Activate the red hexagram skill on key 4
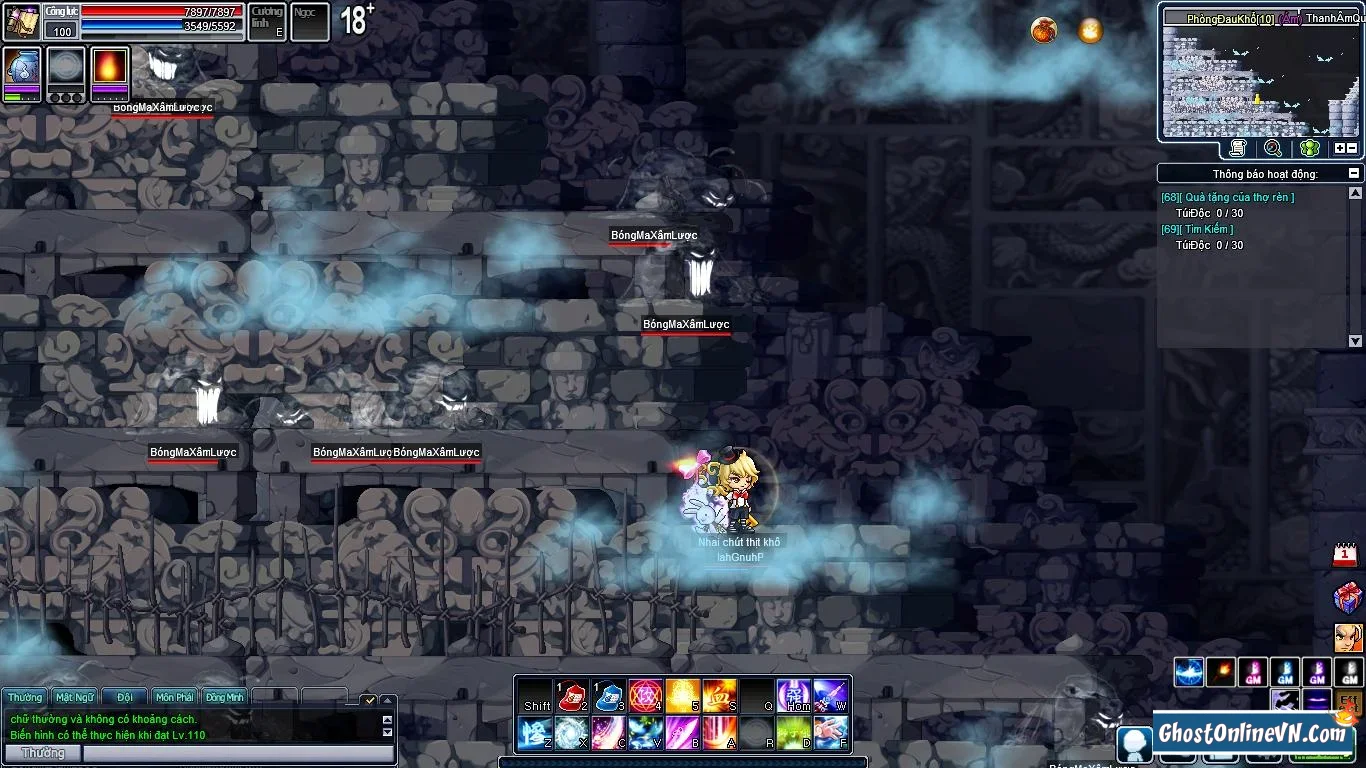The width and height of the screenshot is (1366, 768). [x=645, y=695]
